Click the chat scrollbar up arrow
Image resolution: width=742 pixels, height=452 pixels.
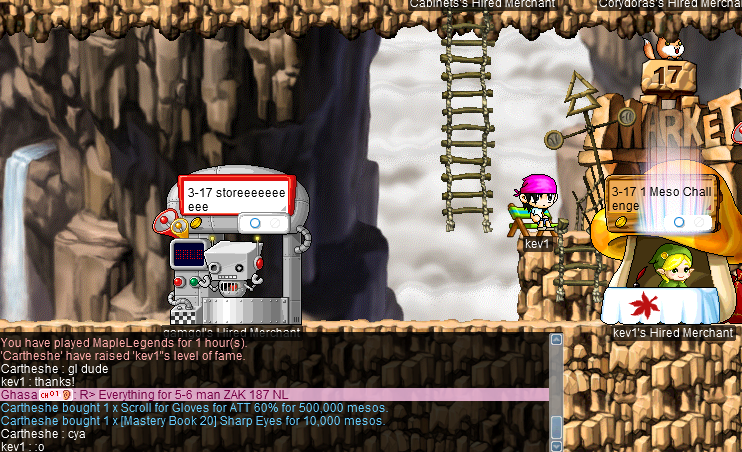557,340
